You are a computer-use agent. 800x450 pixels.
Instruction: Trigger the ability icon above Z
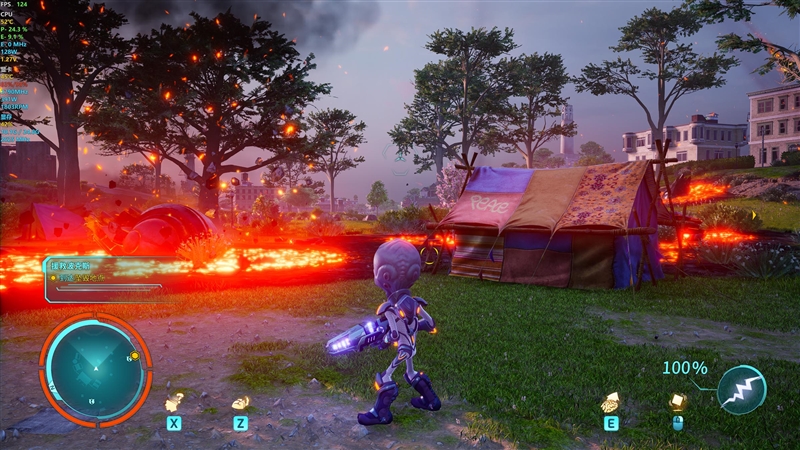coord(240,402)
